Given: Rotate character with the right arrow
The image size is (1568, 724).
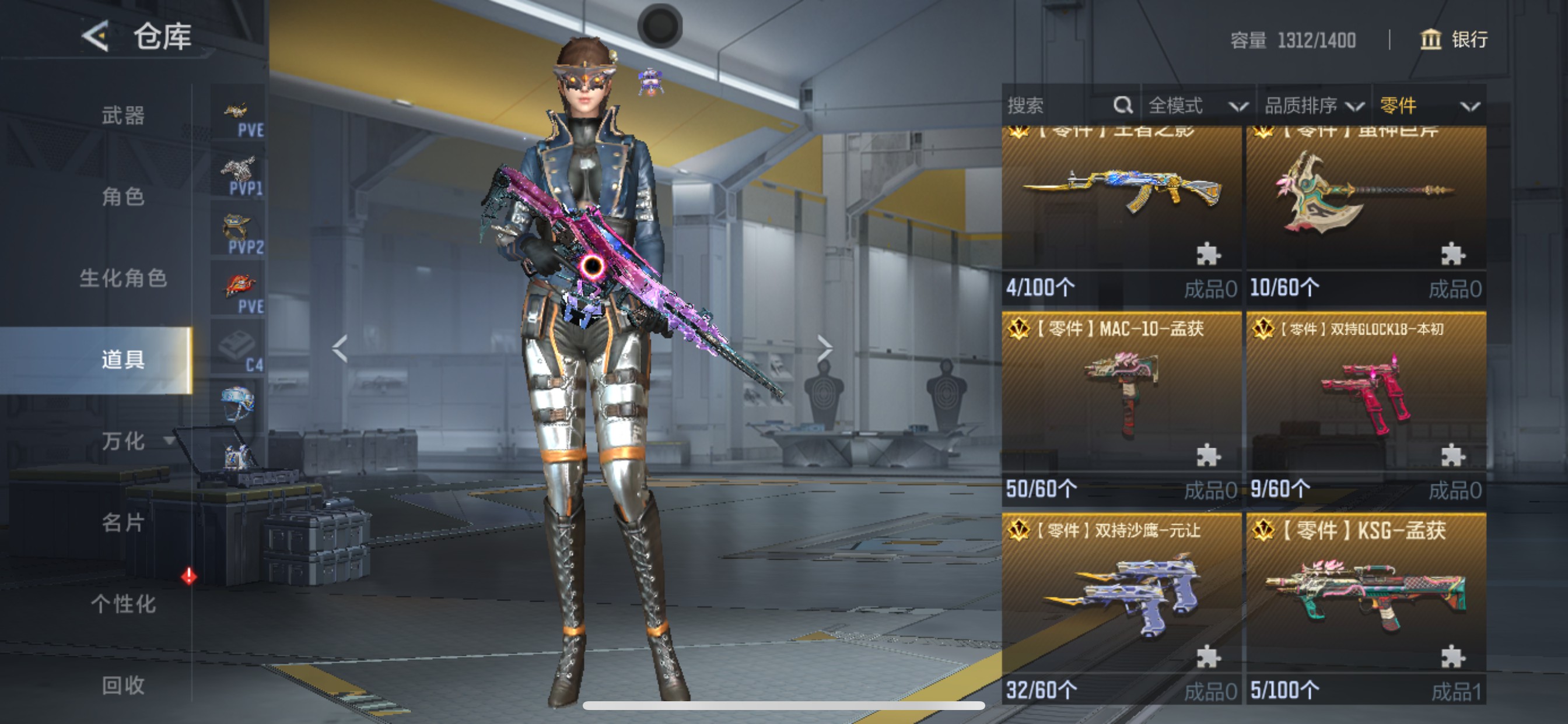Looking at the screenshot, I should [x=824, y=348].
